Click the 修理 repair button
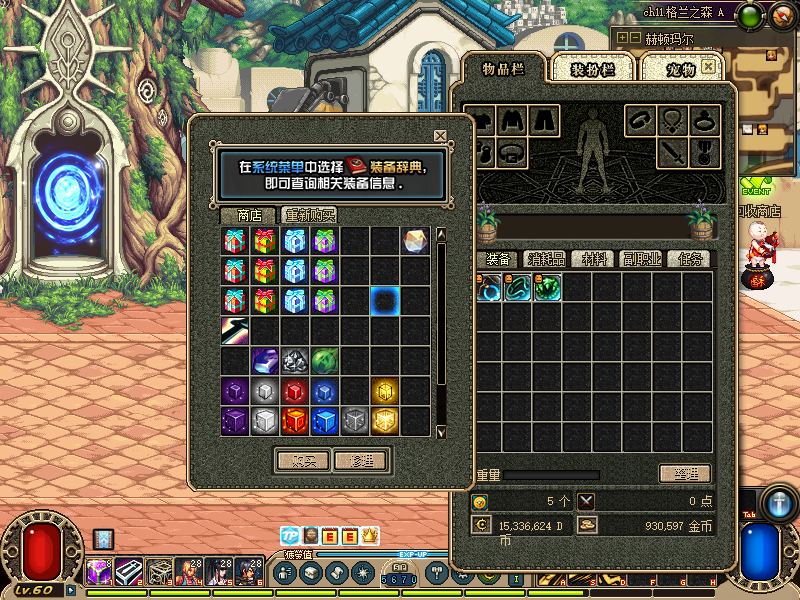The image size is (800, 600). pos(361,460)
